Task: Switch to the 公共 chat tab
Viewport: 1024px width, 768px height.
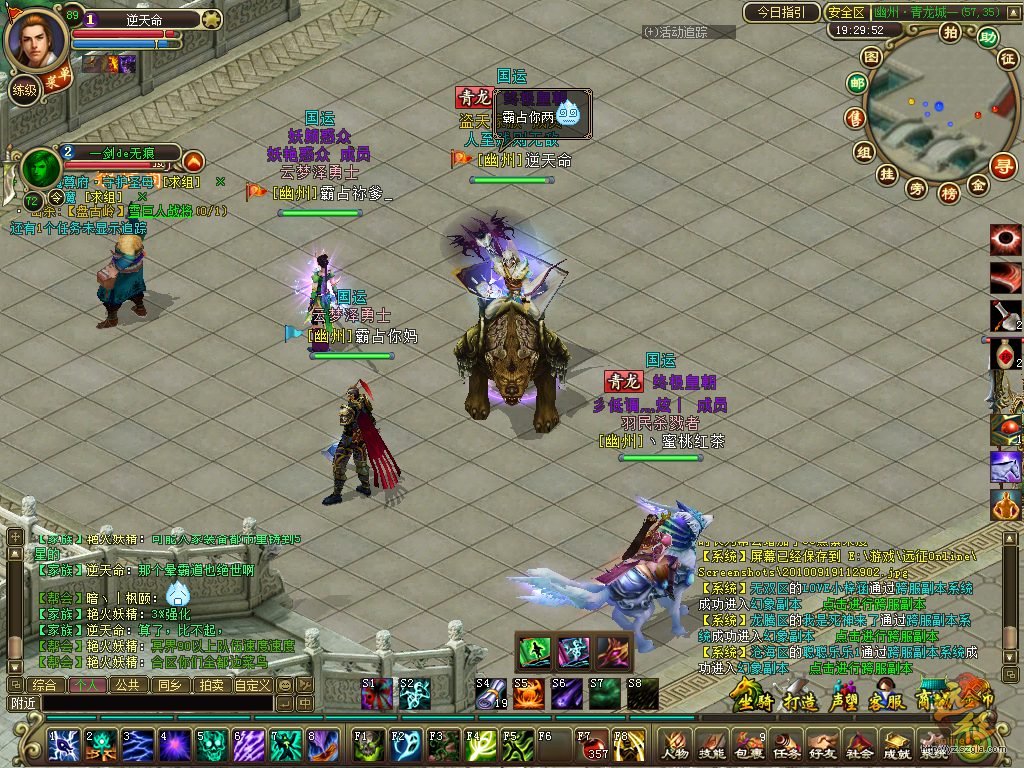Action: point(127,685)
